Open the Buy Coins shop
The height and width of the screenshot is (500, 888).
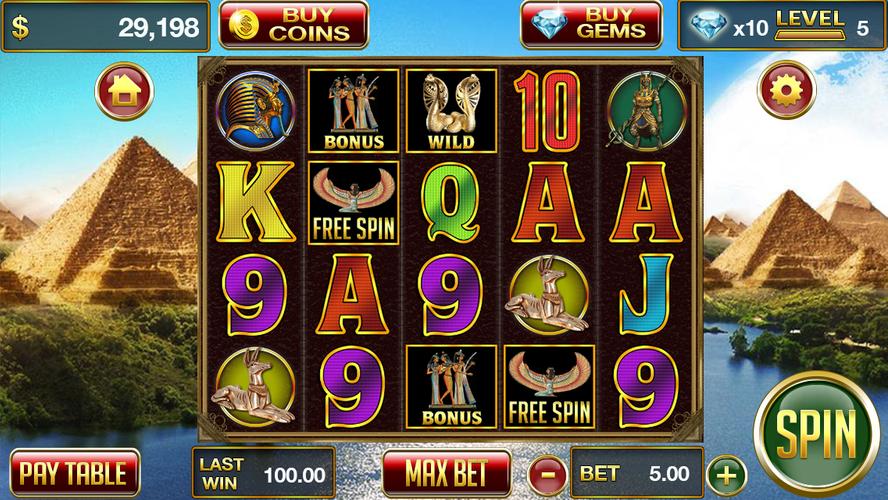click(293, 24)
